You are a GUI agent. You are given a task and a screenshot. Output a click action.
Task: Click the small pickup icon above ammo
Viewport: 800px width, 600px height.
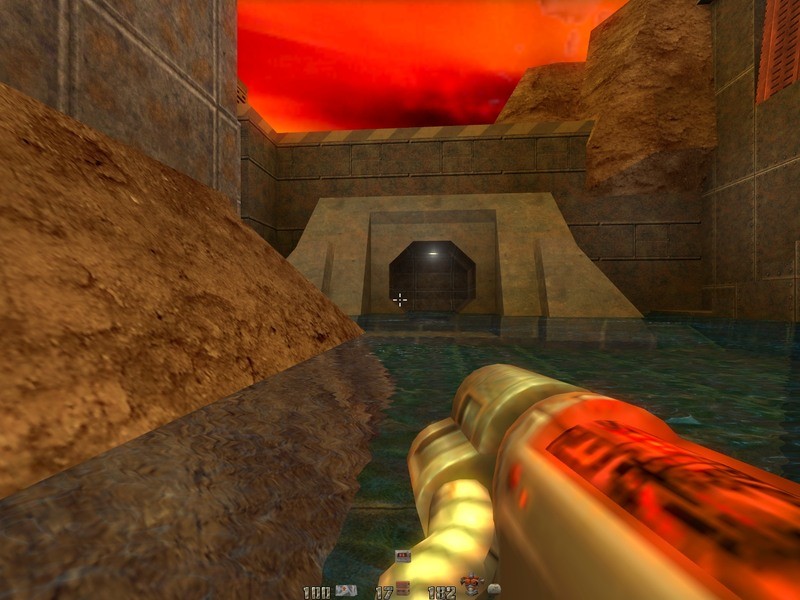click(x=403, y=557)
